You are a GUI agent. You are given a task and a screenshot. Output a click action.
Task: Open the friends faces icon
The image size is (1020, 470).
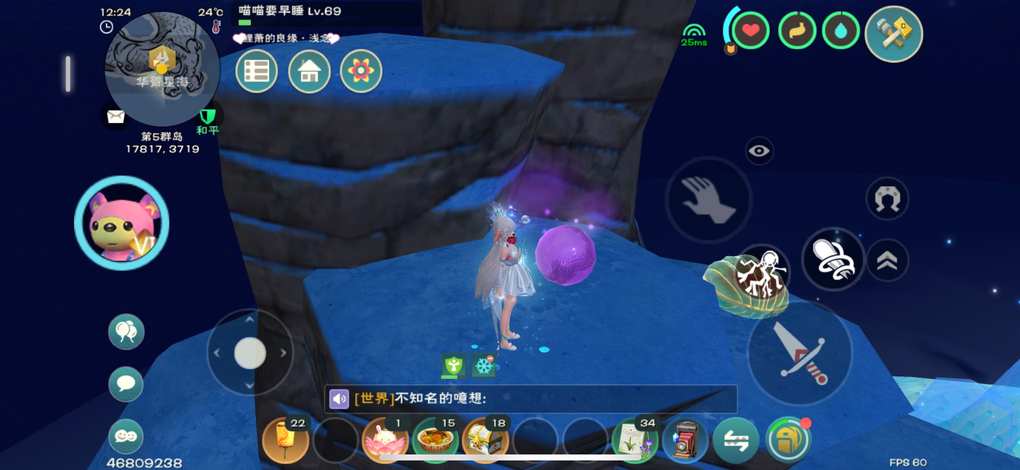126,436
